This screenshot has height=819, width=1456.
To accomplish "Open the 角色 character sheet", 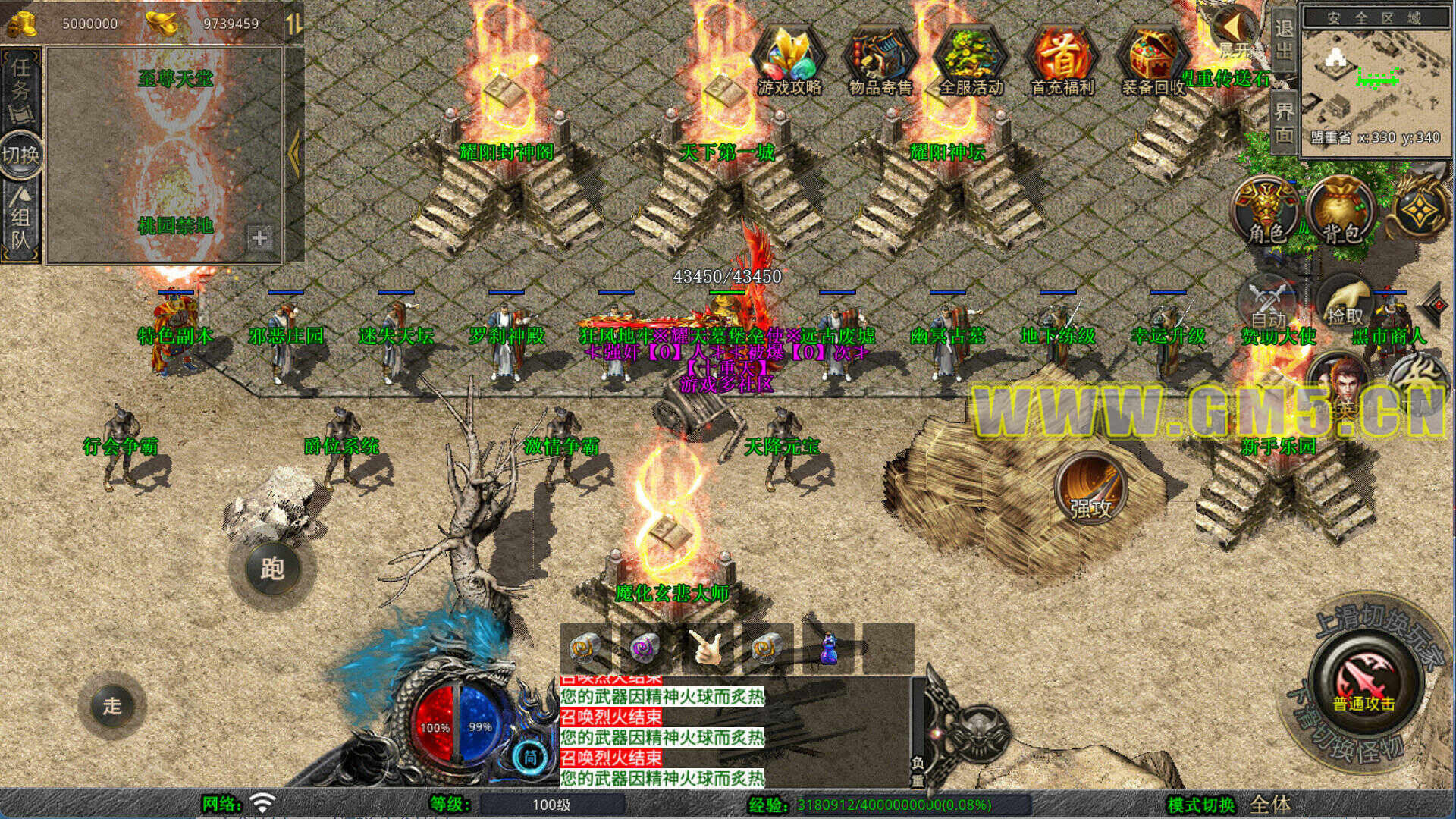I will point(1266,210).
